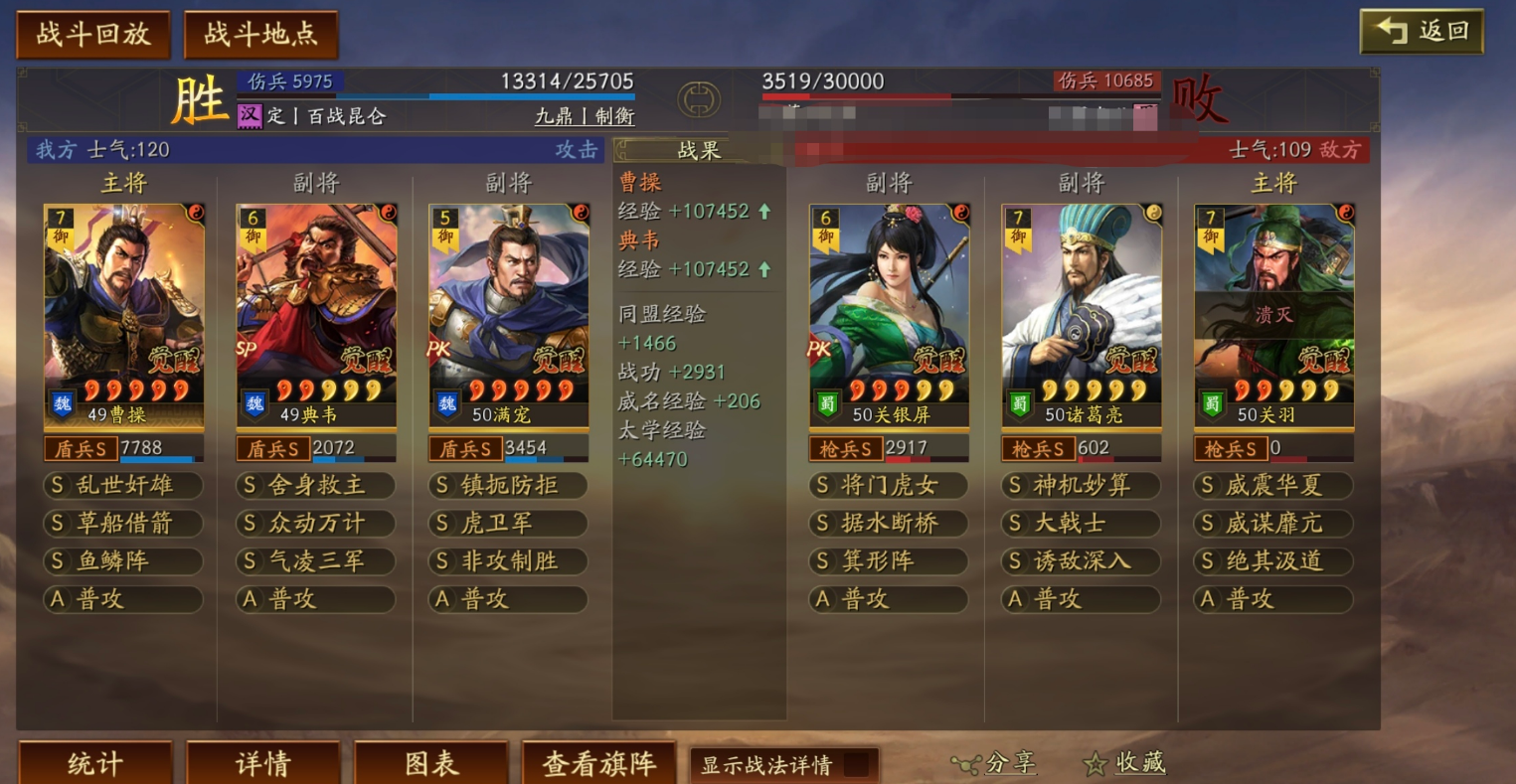Click the PK badge on 满宠's card
The image size is (1516, 784).
coord(439,347)
